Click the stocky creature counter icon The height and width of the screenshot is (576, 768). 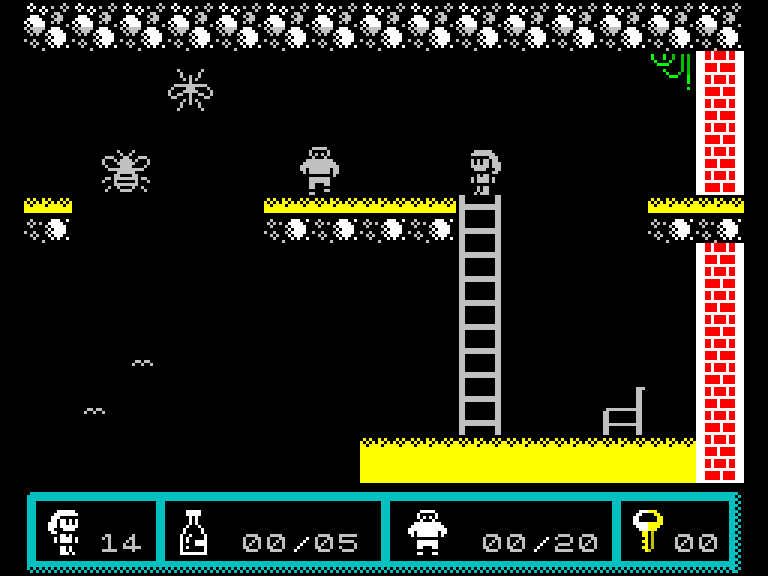click(x=427, y=532)
